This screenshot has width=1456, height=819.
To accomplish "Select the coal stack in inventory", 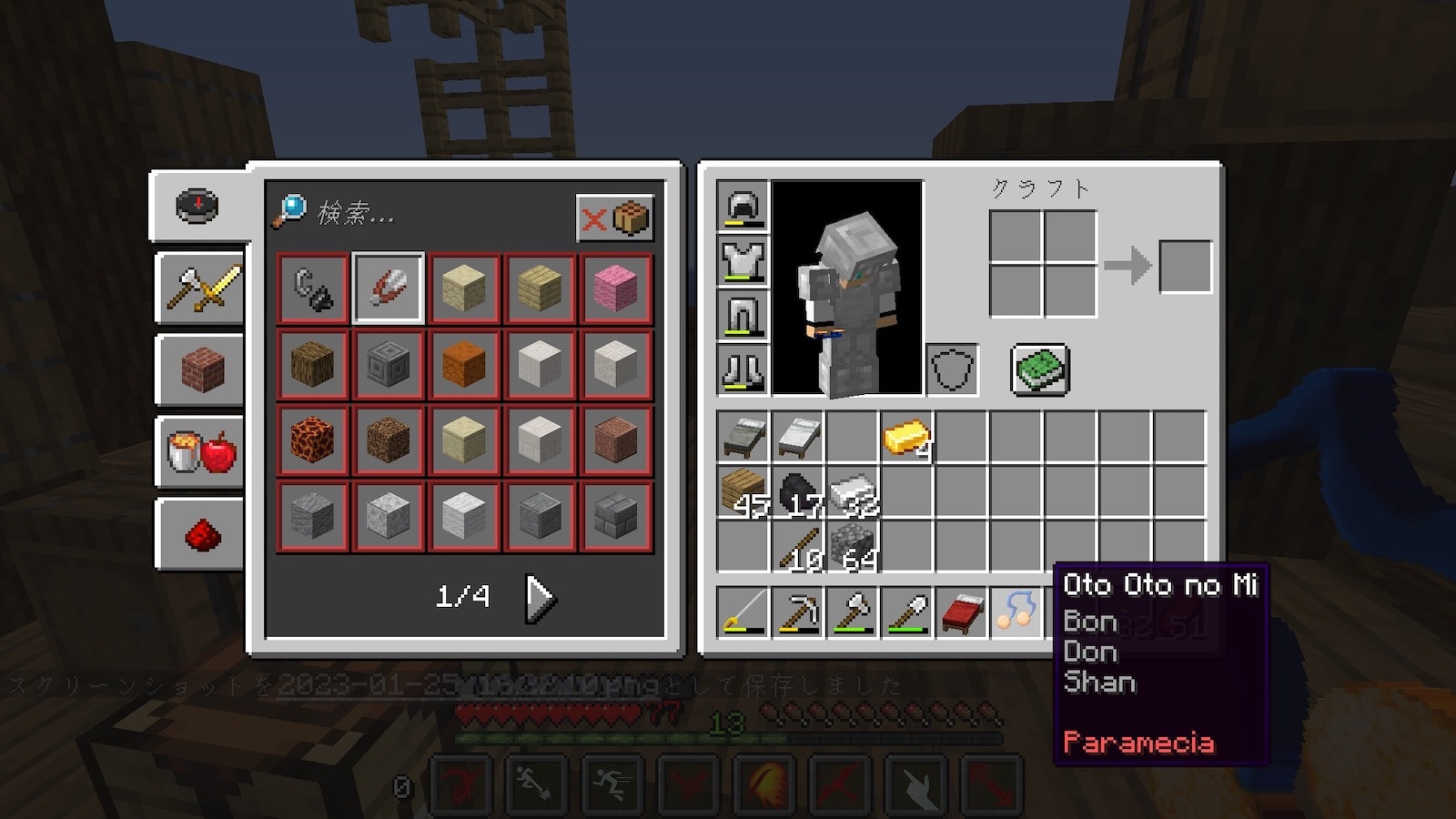I will coord(797,492).
